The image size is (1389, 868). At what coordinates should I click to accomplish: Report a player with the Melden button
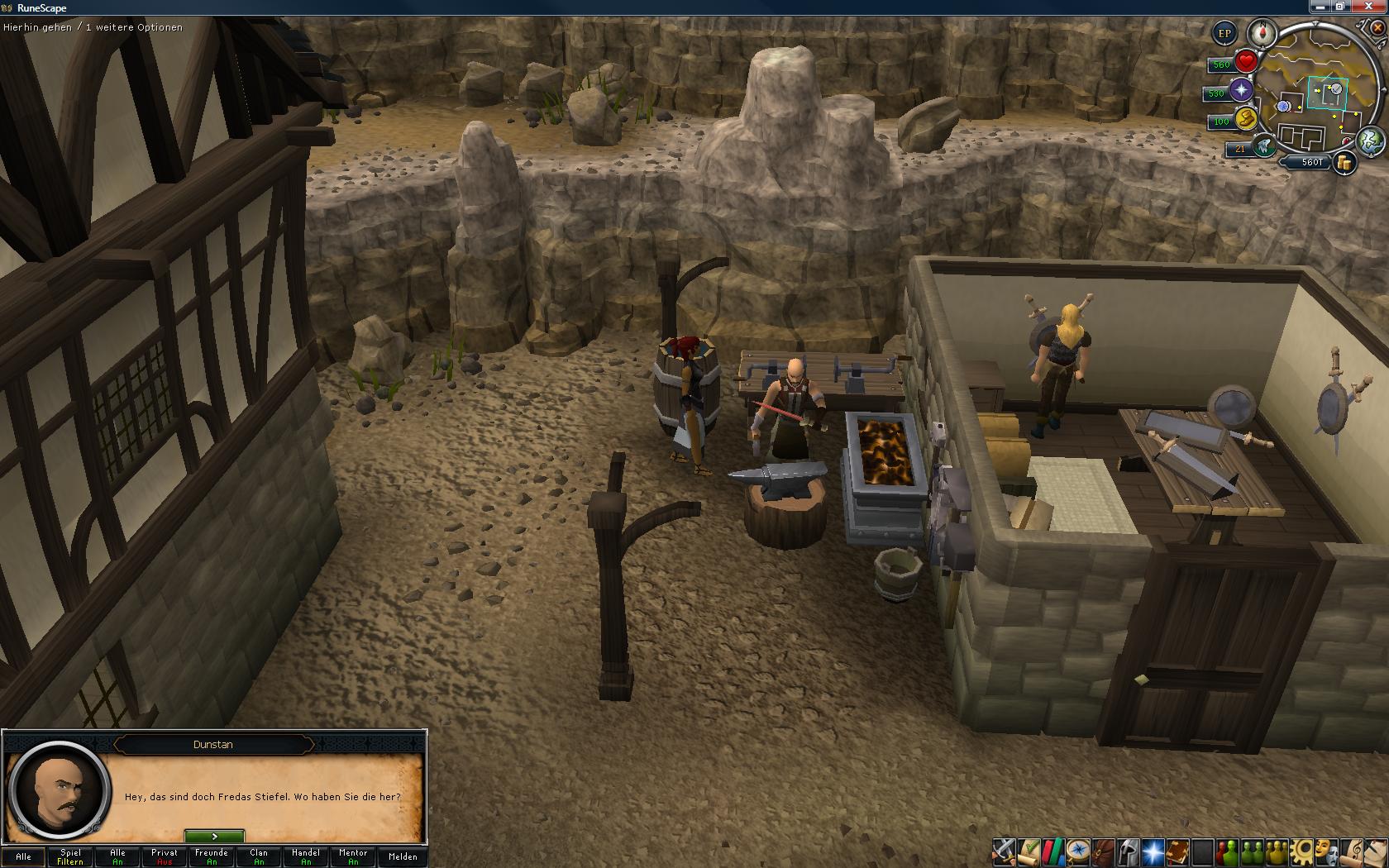tap(403, 856)
